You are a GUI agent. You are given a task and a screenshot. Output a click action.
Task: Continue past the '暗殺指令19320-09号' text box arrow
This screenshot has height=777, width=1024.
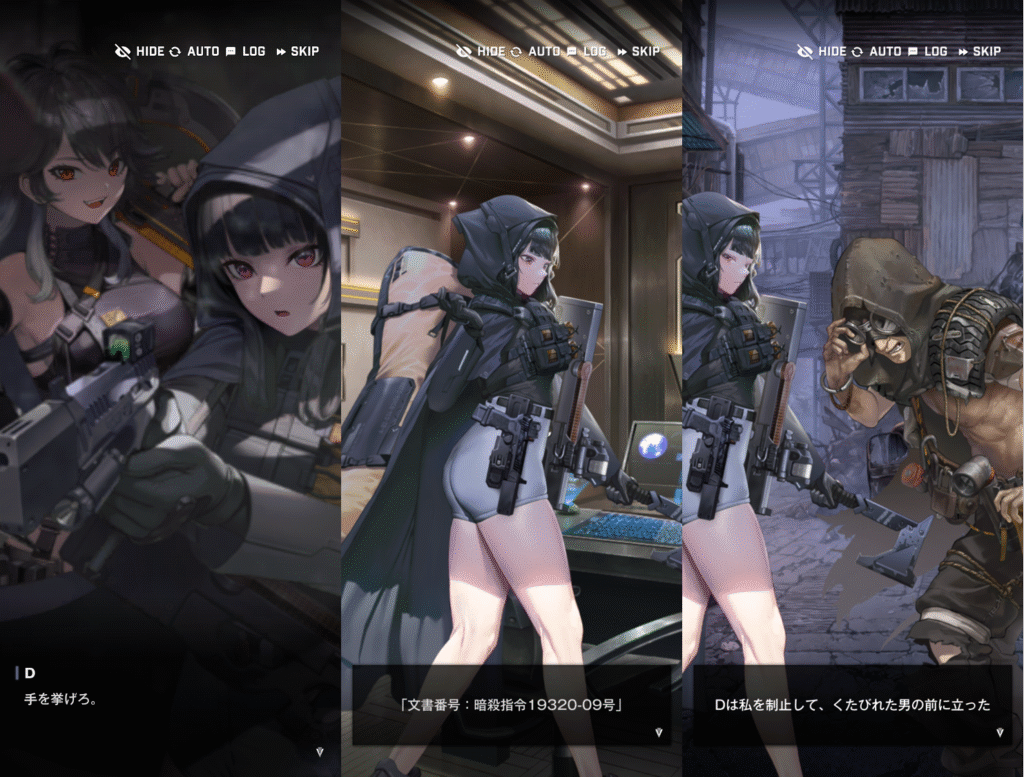[658, 732]
